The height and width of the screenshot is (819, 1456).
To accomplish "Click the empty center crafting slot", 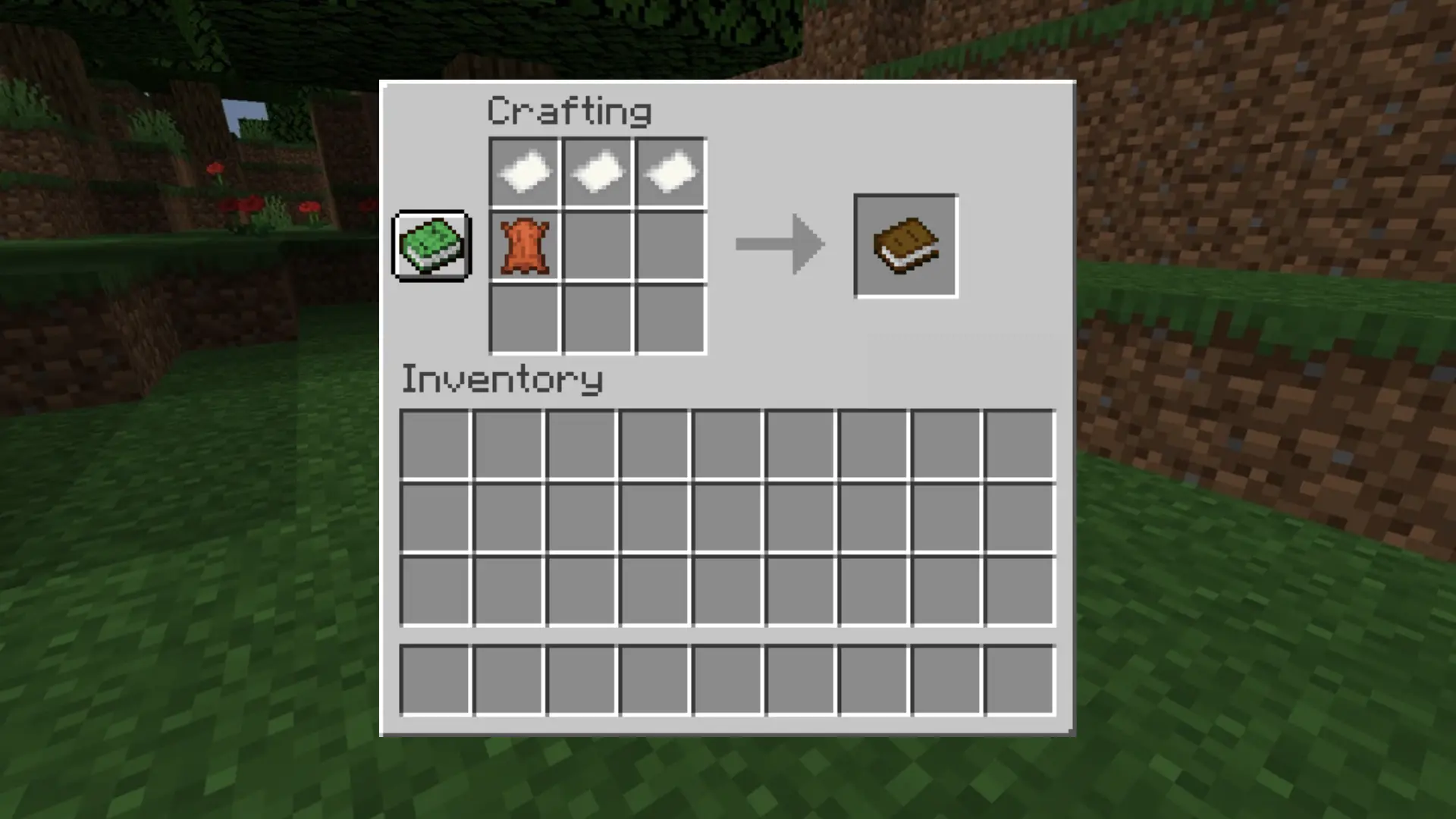I will coord(597,244).
